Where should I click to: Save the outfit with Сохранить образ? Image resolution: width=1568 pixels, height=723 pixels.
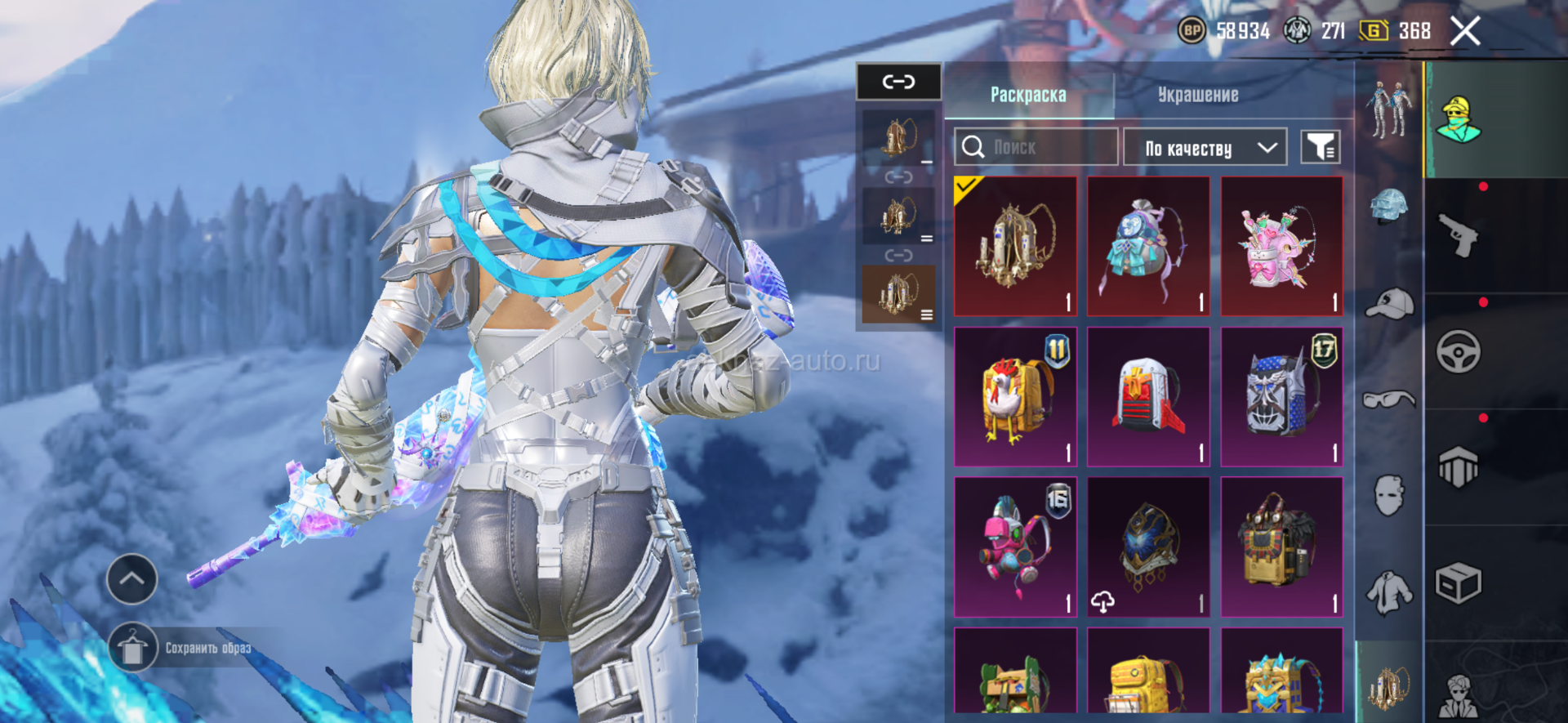tap(132, 648)
